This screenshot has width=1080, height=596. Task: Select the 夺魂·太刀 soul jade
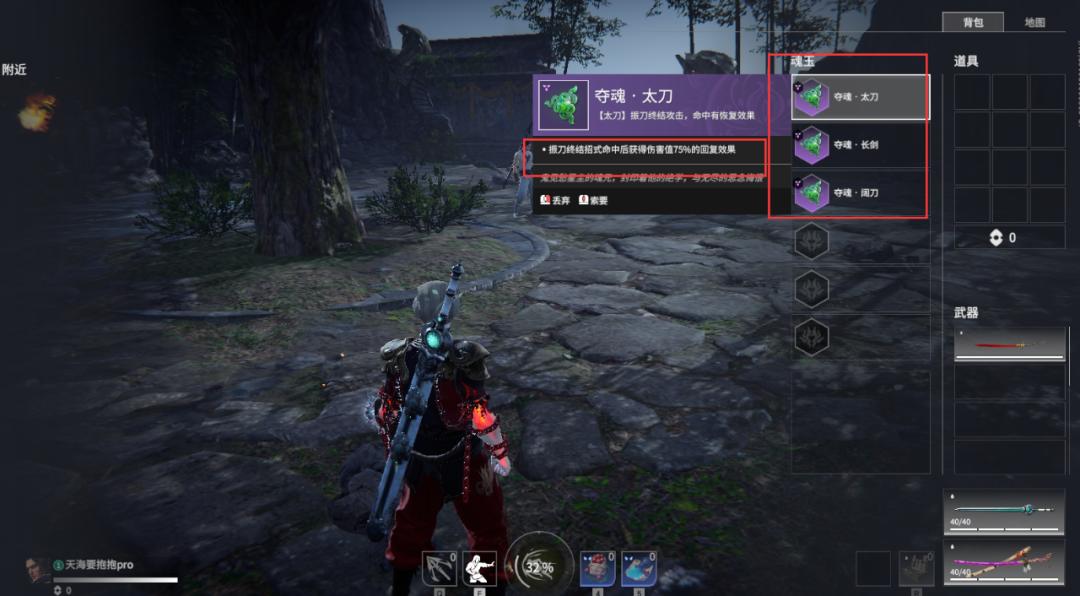[x=860, y=97]
